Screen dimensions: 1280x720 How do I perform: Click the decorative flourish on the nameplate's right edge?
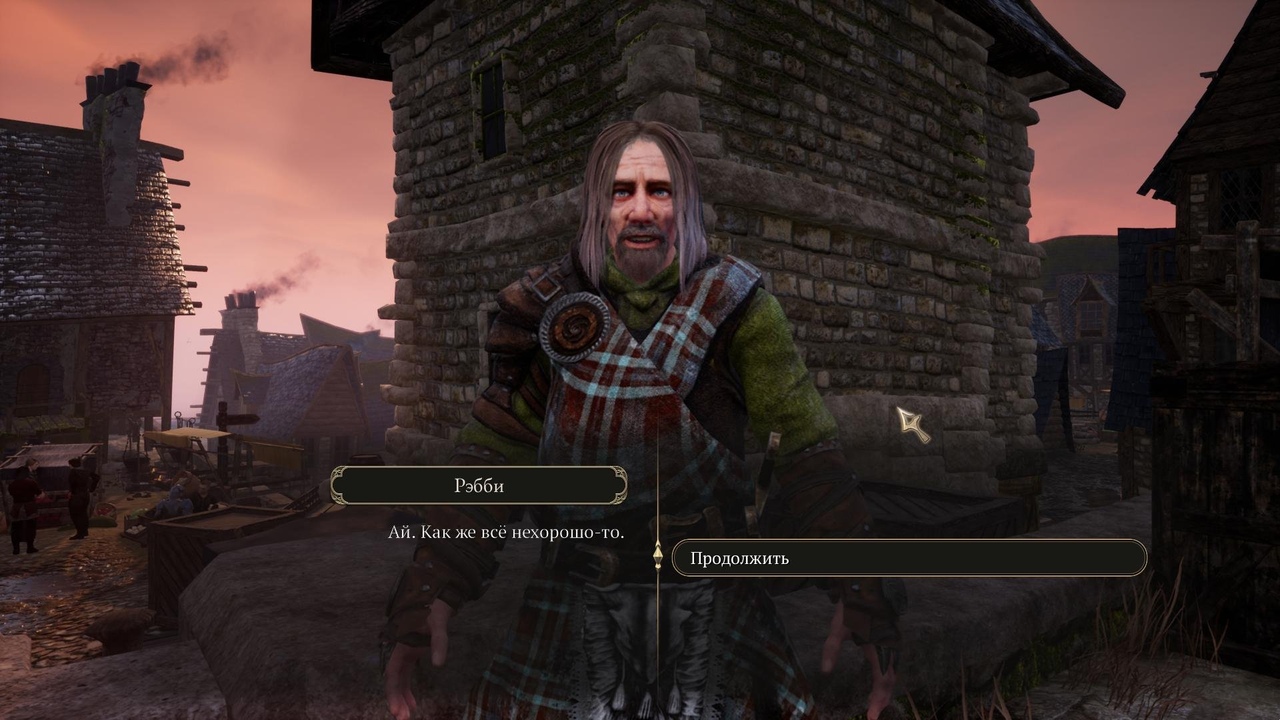tap(620, 484)
